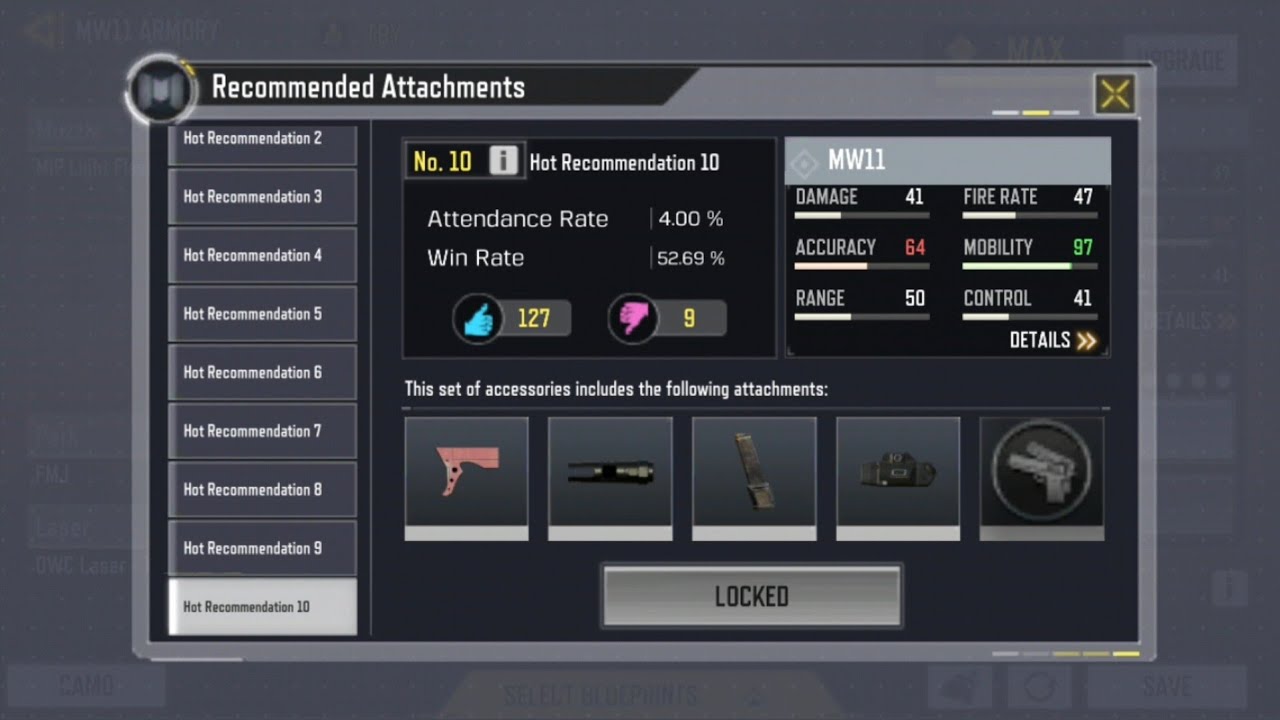Choose Hot Recommendation 4 from the list

click(262, 255)
